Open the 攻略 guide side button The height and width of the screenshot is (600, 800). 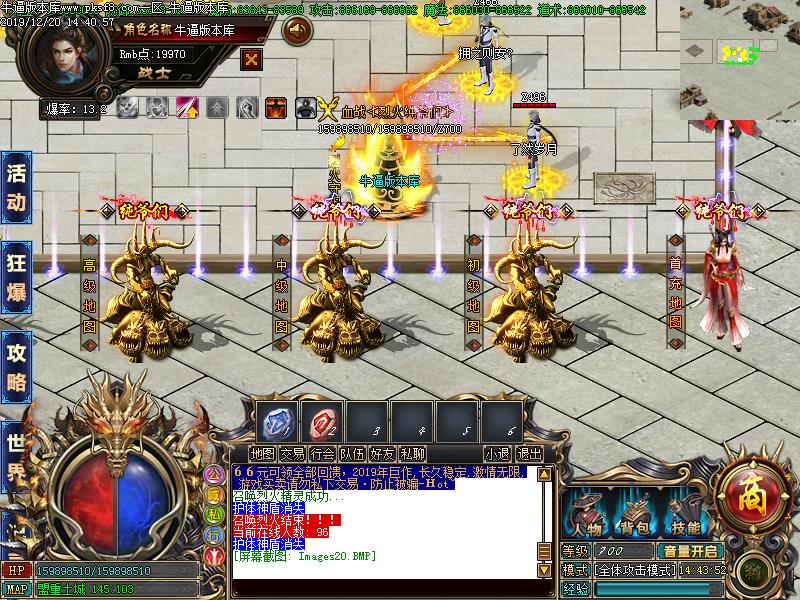click(16, 365)
